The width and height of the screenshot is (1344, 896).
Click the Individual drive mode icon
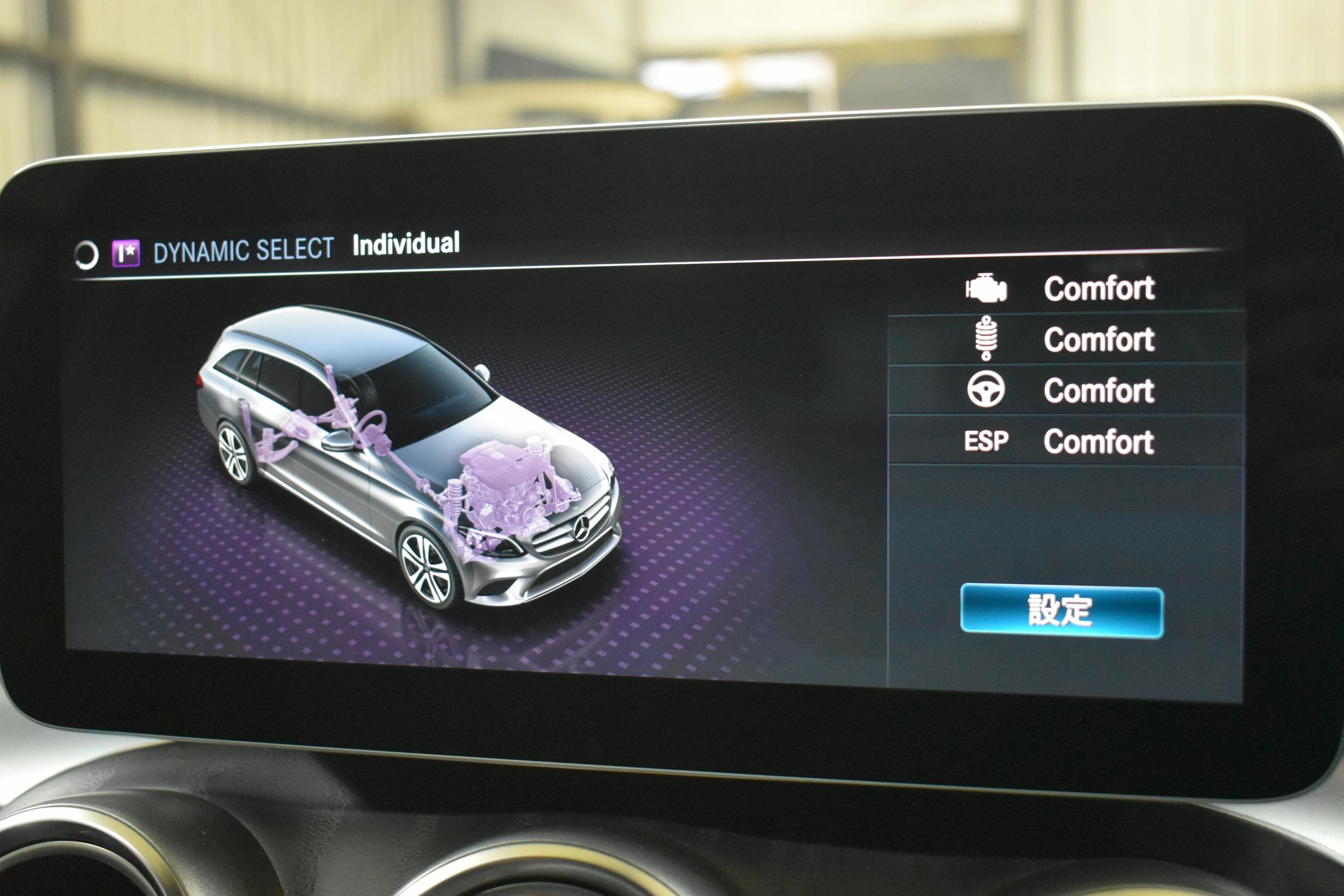126,253
